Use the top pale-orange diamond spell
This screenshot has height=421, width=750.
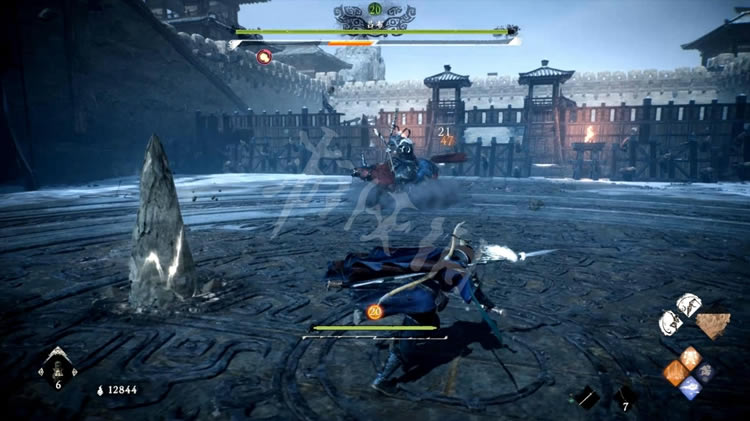[691, 356]
